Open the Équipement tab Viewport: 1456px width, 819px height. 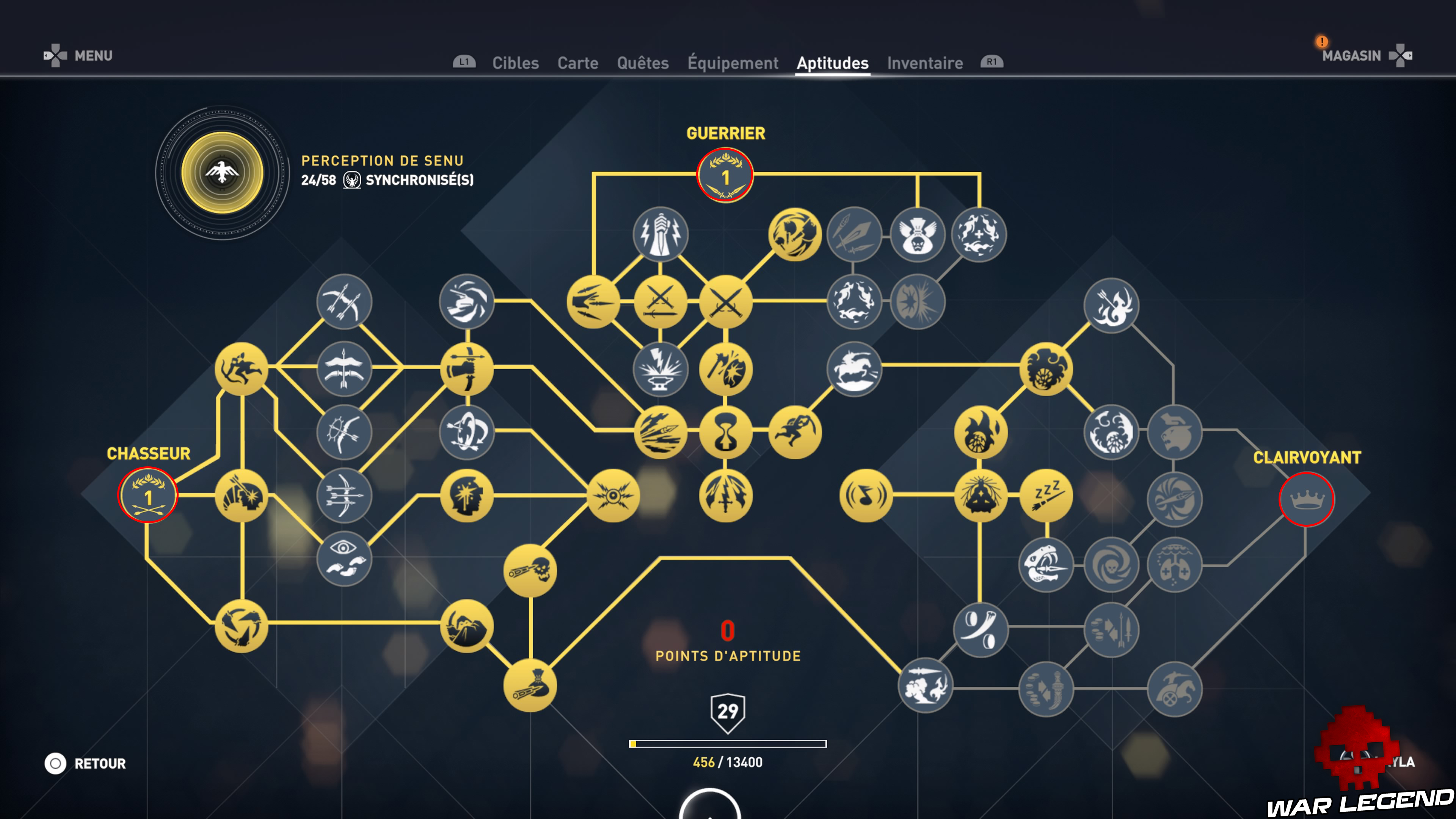tap(733, 63)
